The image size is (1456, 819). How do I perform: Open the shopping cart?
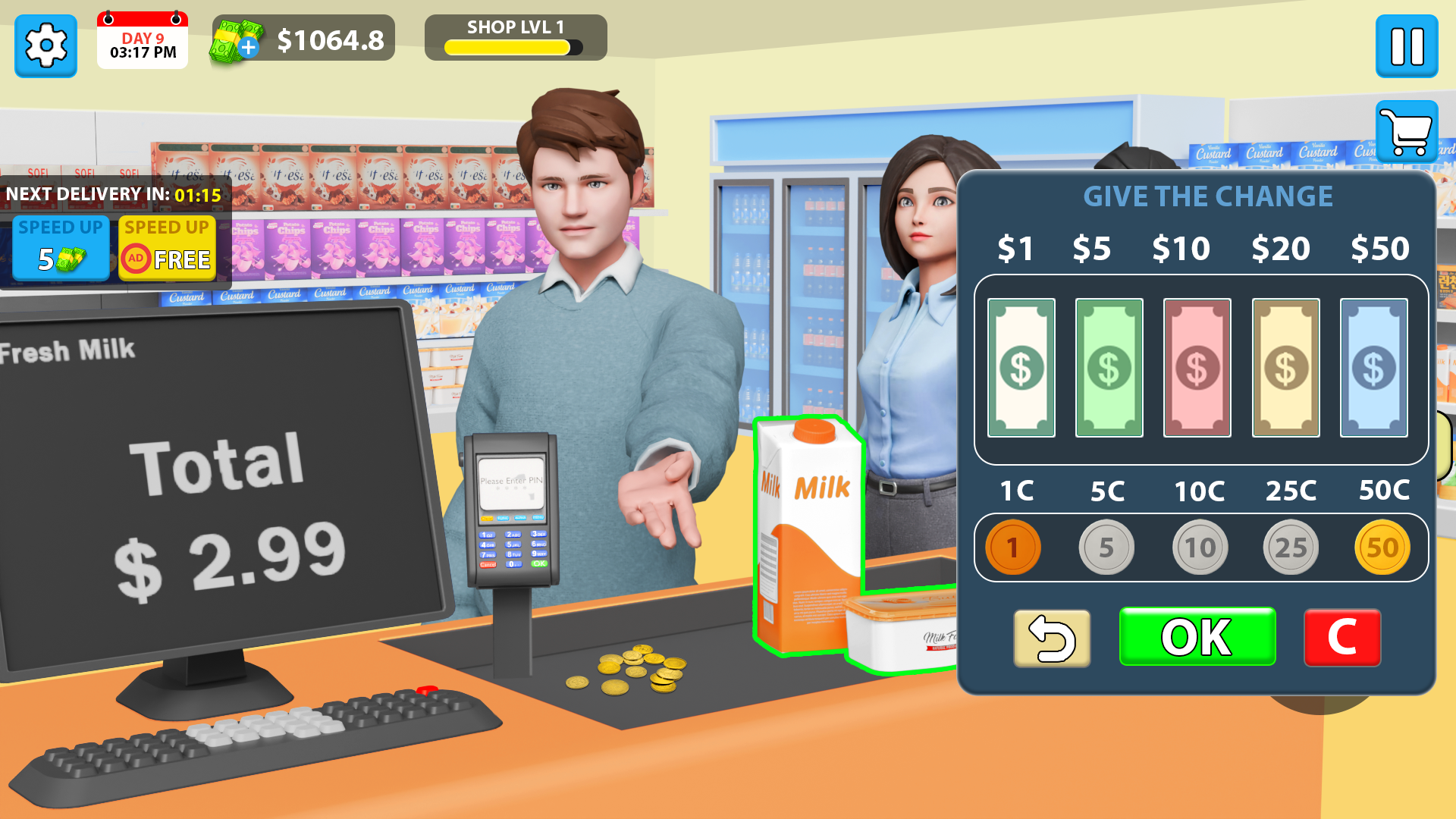coord(1407,132)
